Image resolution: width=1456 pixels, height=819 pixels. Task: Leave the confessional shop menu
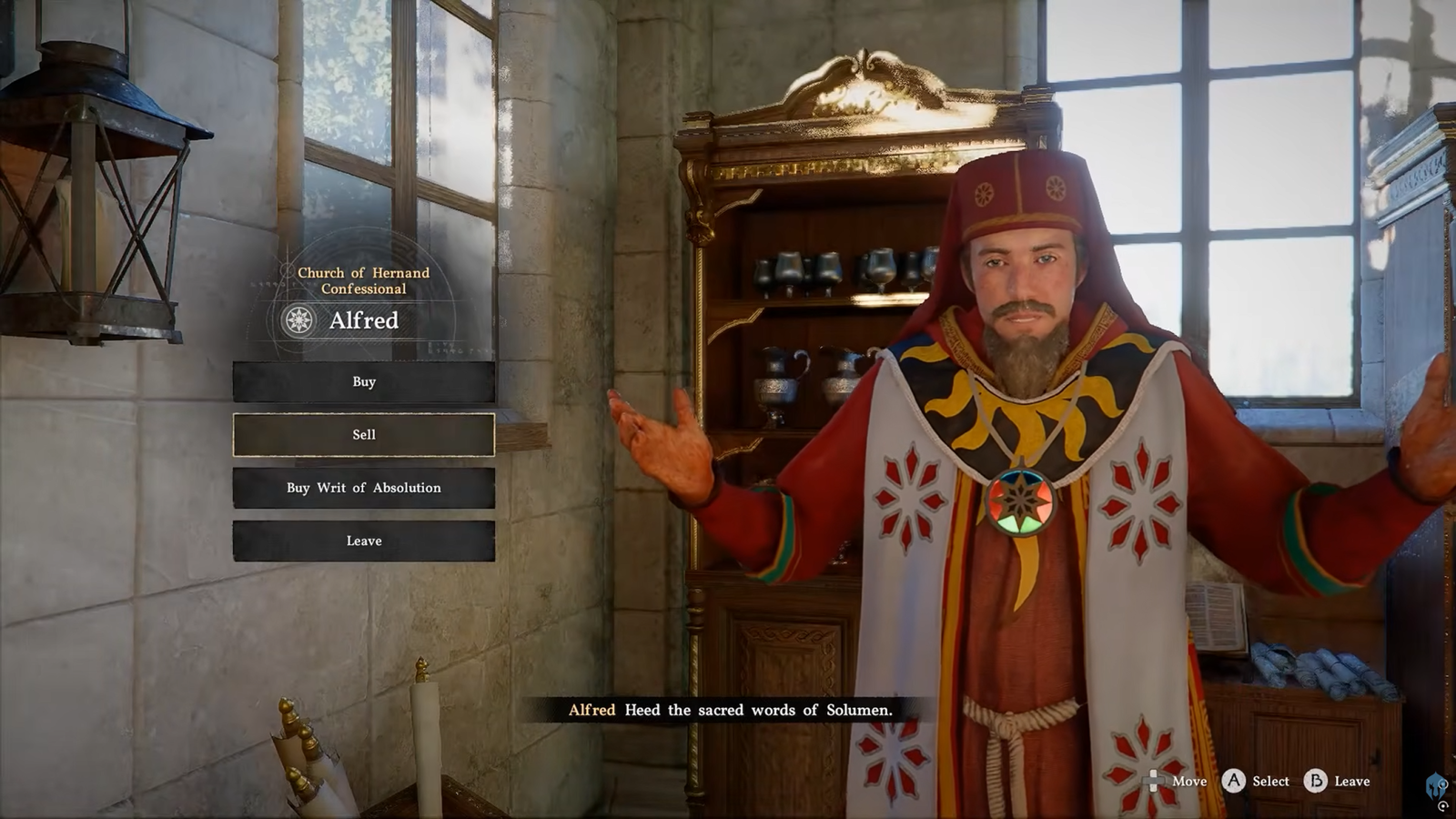(363, 541)
